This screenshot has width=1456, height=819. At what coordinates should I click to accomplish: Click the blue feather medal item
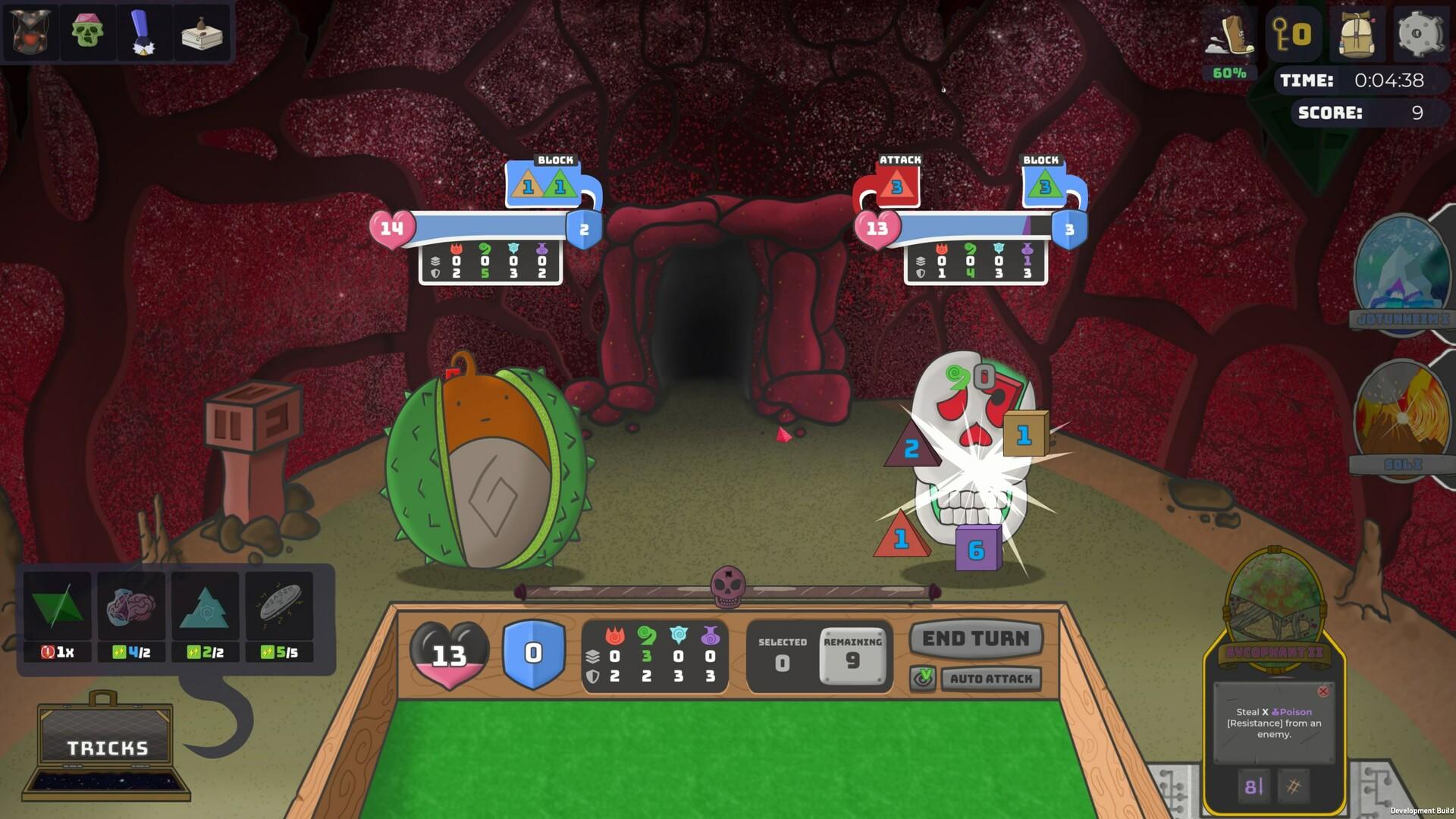point(144,32)
